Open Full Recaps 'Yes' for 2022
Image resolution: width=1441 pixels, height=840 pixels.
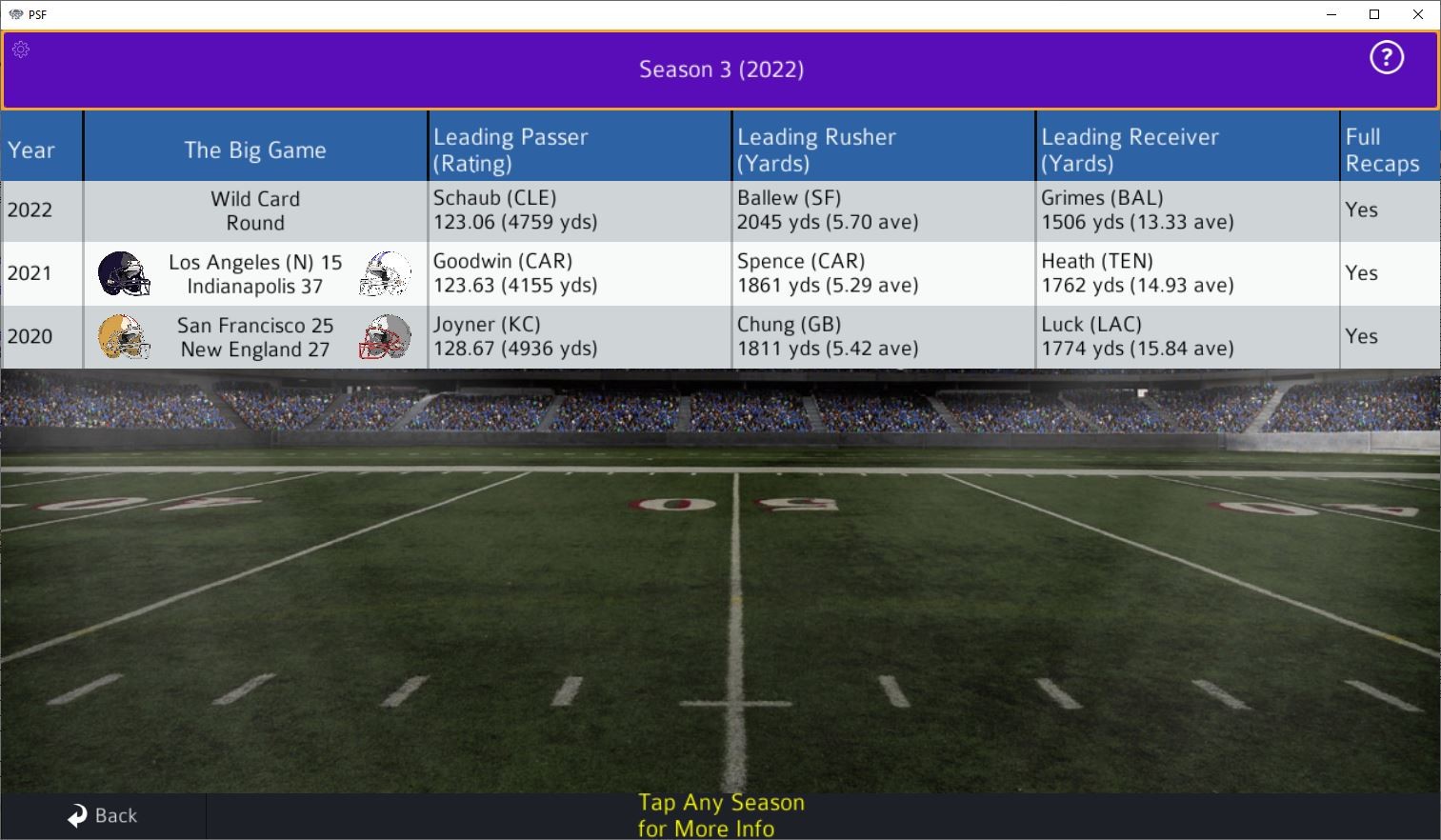click(1362, 210)
